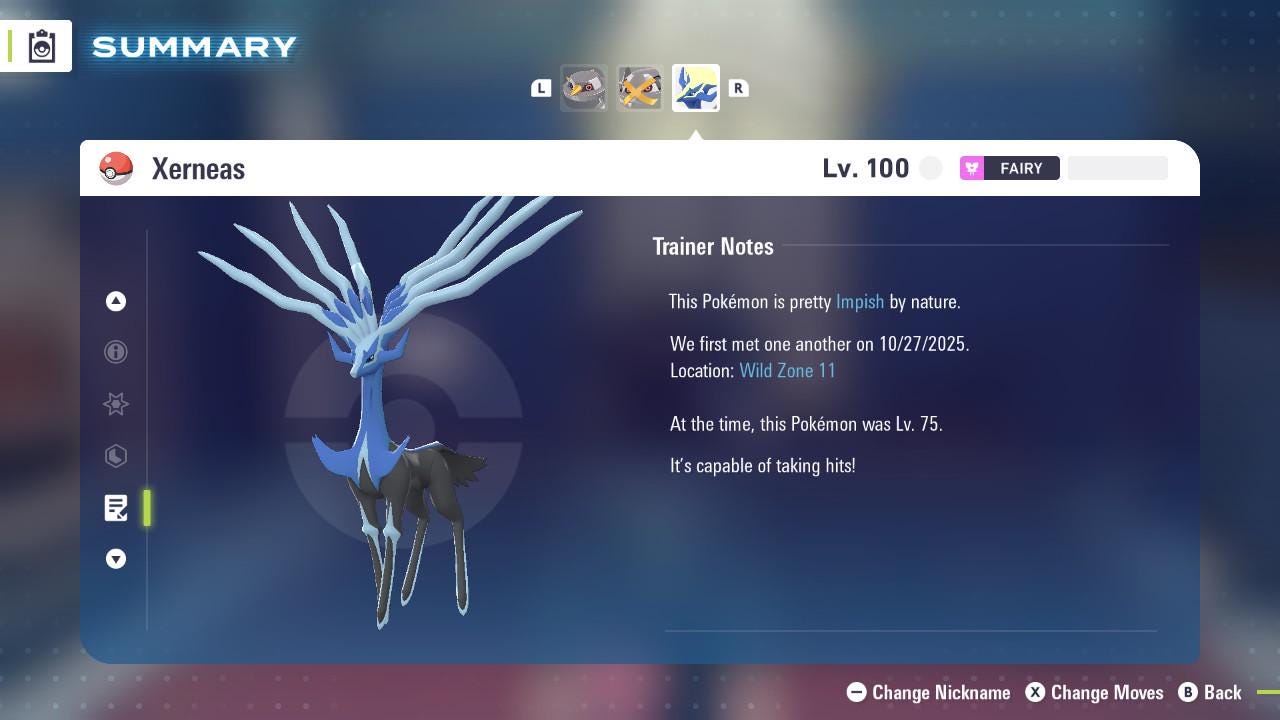Open the stats page hexagon icon

tap(116, 456)
